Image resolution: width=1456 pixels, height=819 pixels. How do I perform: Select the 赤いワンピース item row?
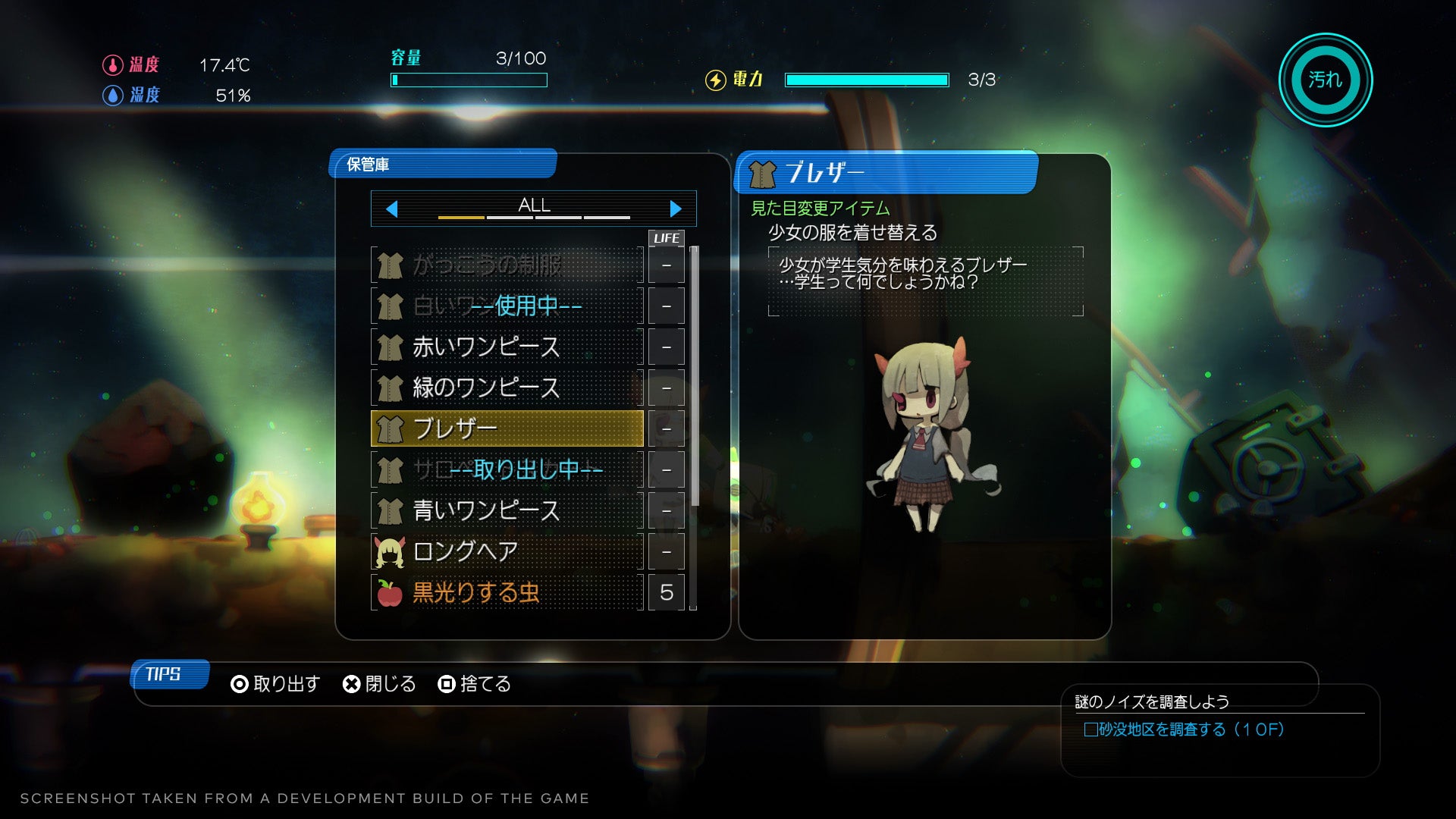tap(507, 347)
